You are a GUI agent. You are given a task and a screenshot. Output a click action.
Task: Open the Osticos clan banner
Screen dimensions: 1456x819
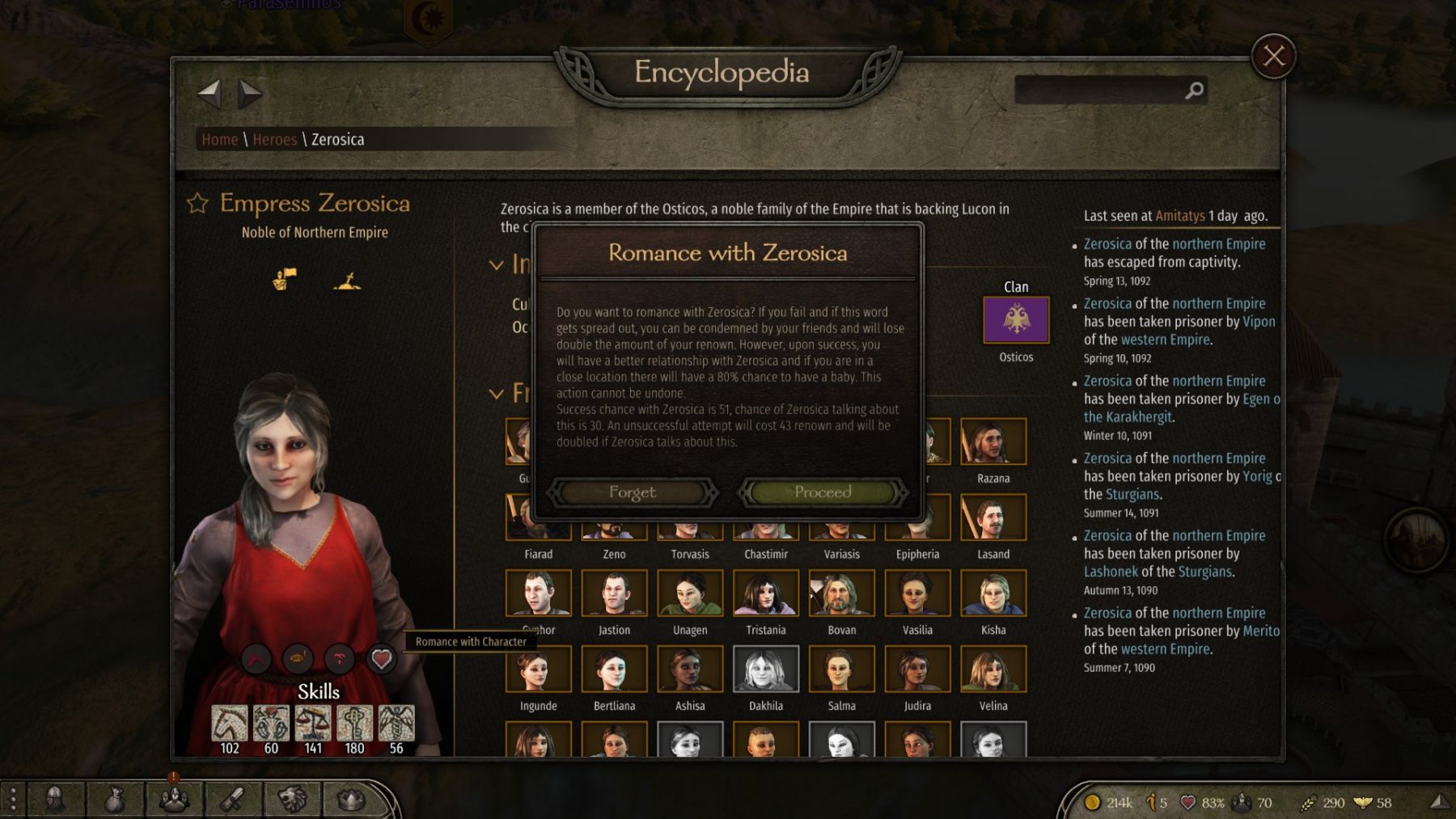click(x=1016, y=319)
